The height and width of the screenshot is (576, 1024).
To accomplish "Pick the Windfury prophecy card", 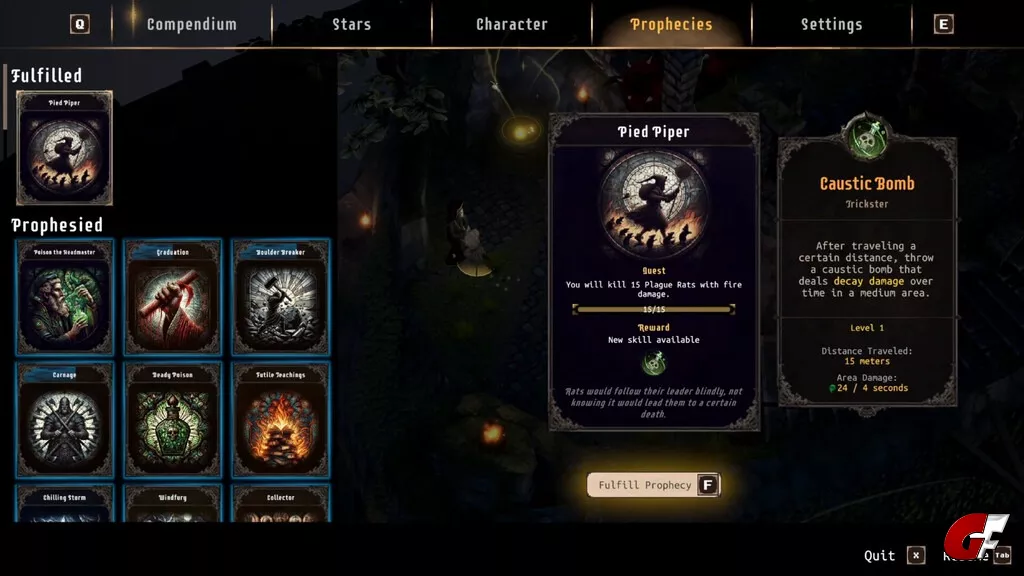I will tap(173, 503).
